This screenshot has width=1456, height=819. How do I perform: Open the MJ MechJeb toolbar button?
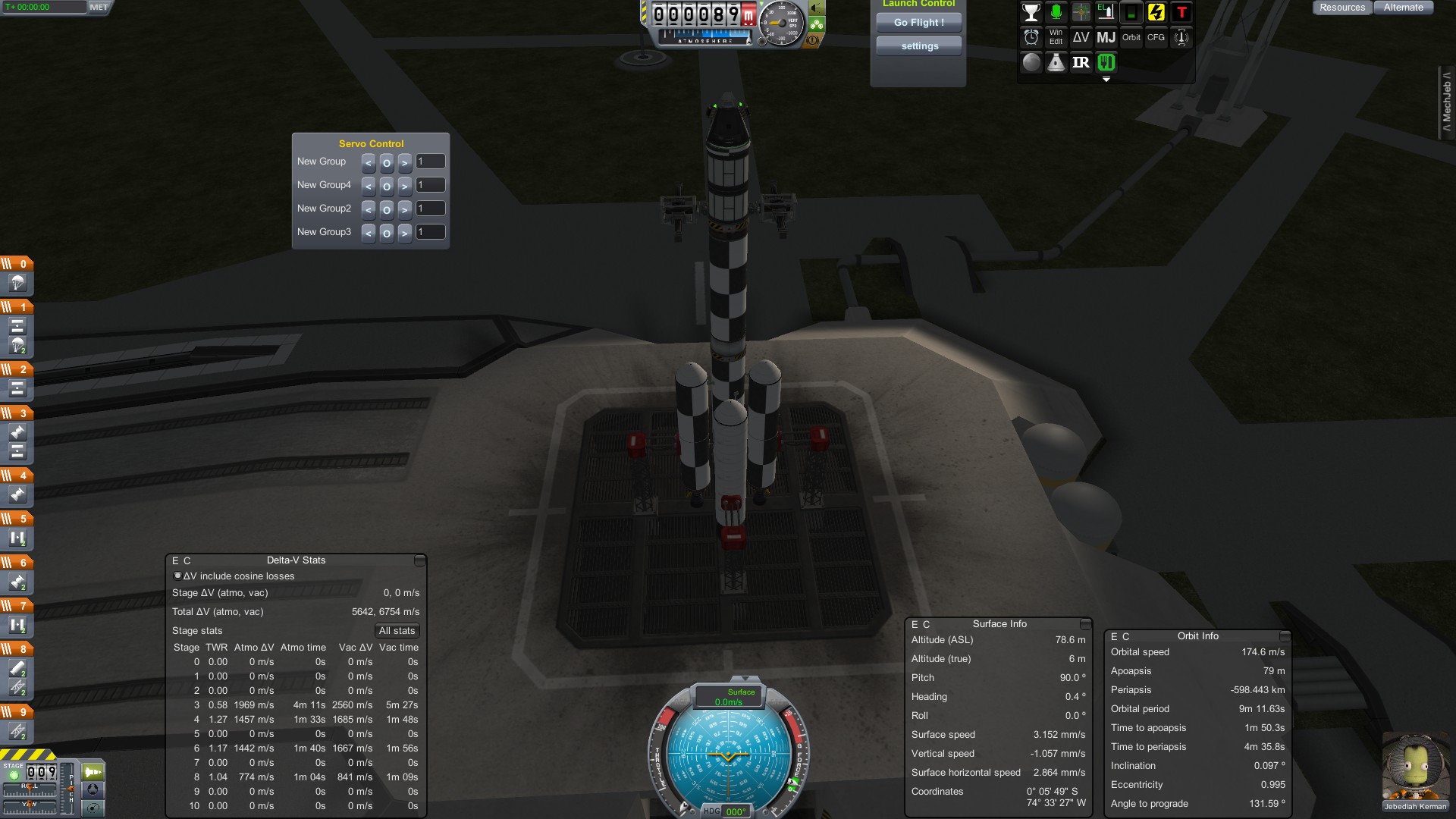click(1106, 38)
